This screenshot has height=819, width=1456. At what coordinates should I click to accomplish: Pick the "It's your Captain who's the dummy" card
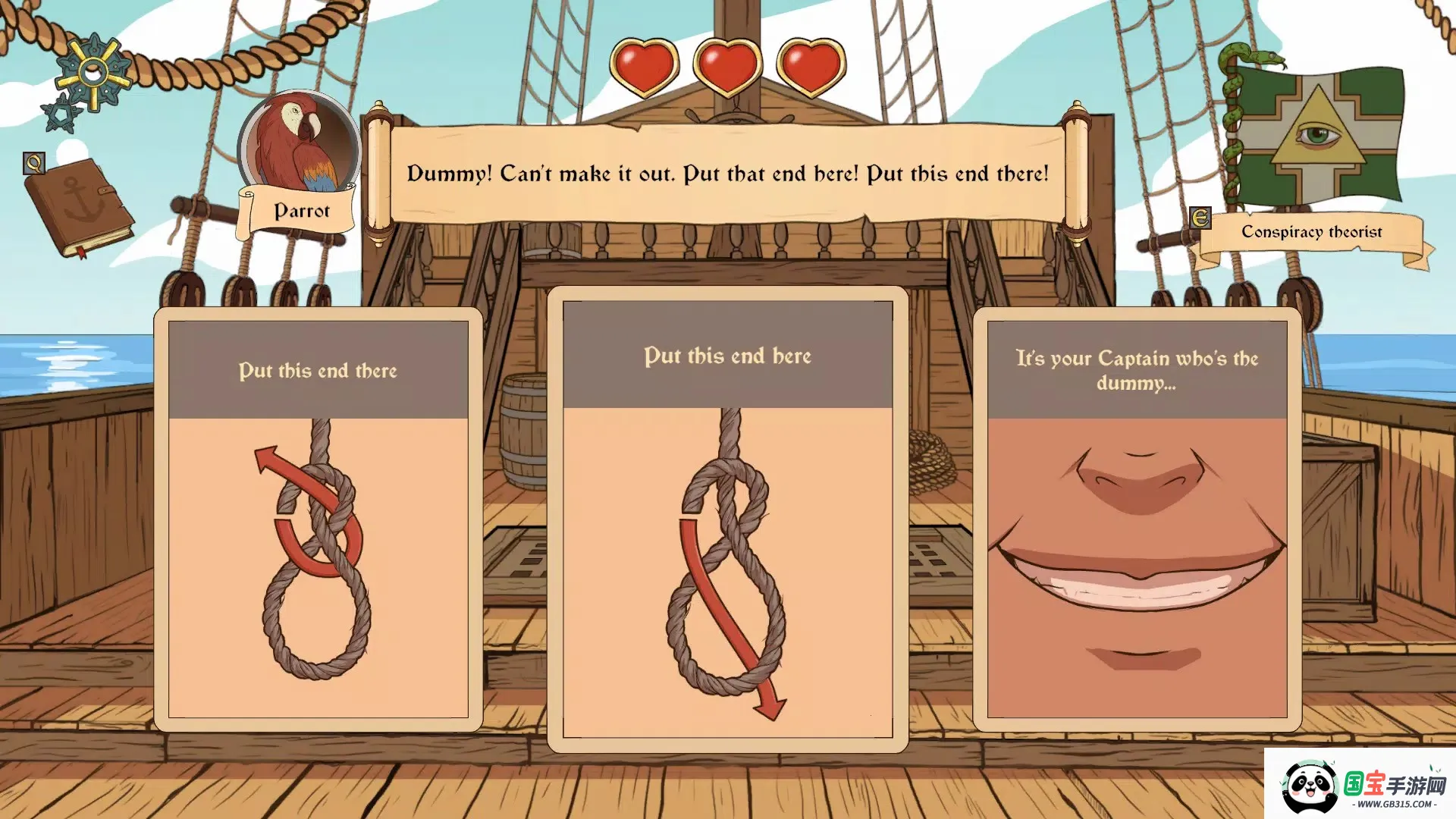tap(1137, 519)
